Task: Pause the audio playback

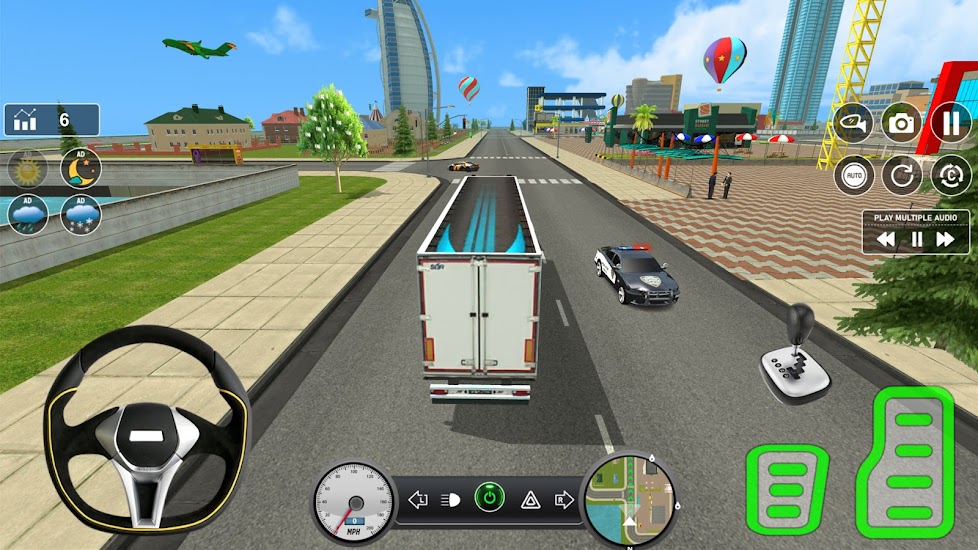Action: (x=915, y=240)
